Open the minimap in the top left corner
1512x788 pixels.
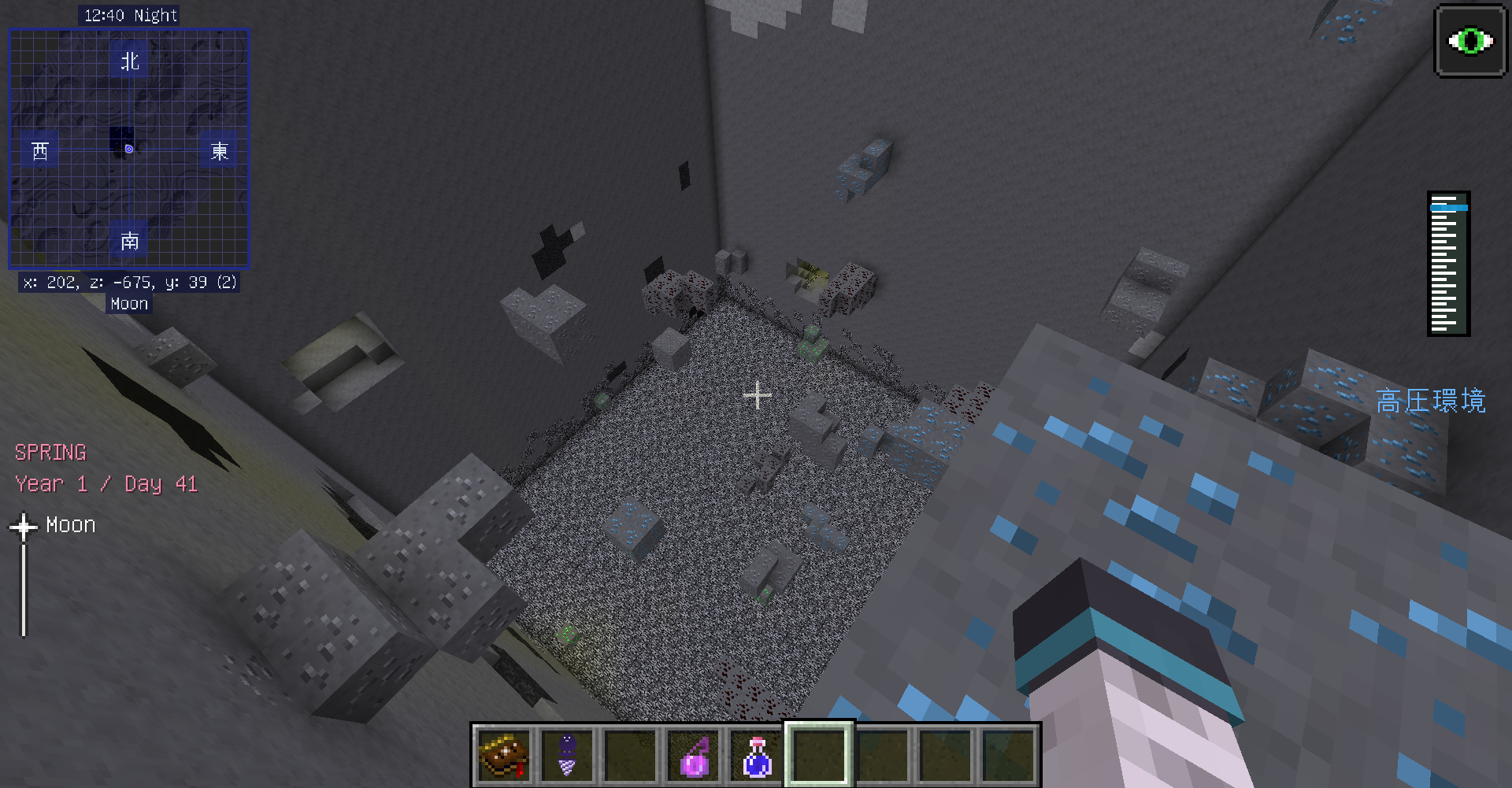coord(128,150)
